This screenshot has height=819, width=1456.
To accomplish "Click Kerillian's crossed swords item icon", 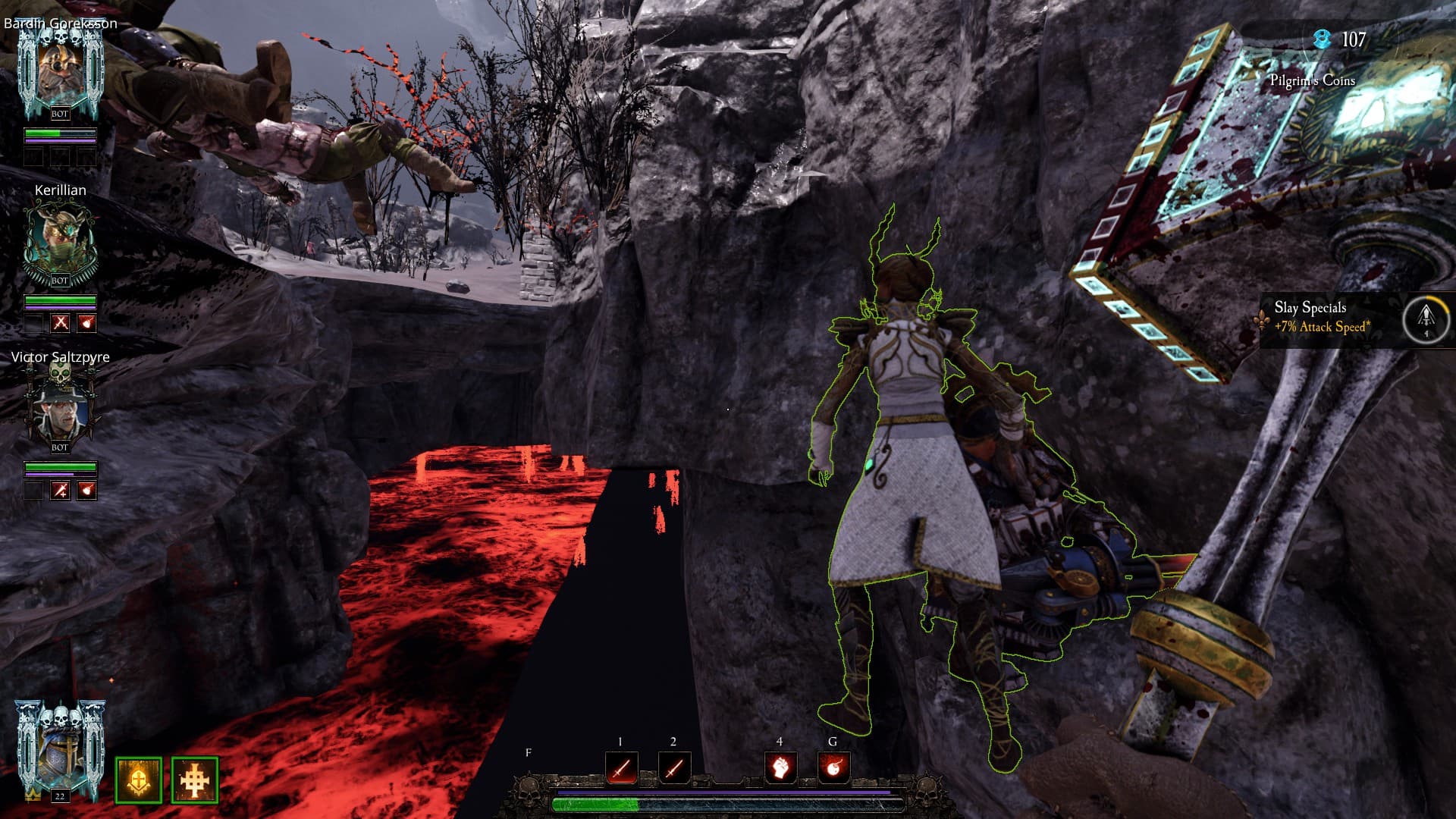I will point(61,323).
